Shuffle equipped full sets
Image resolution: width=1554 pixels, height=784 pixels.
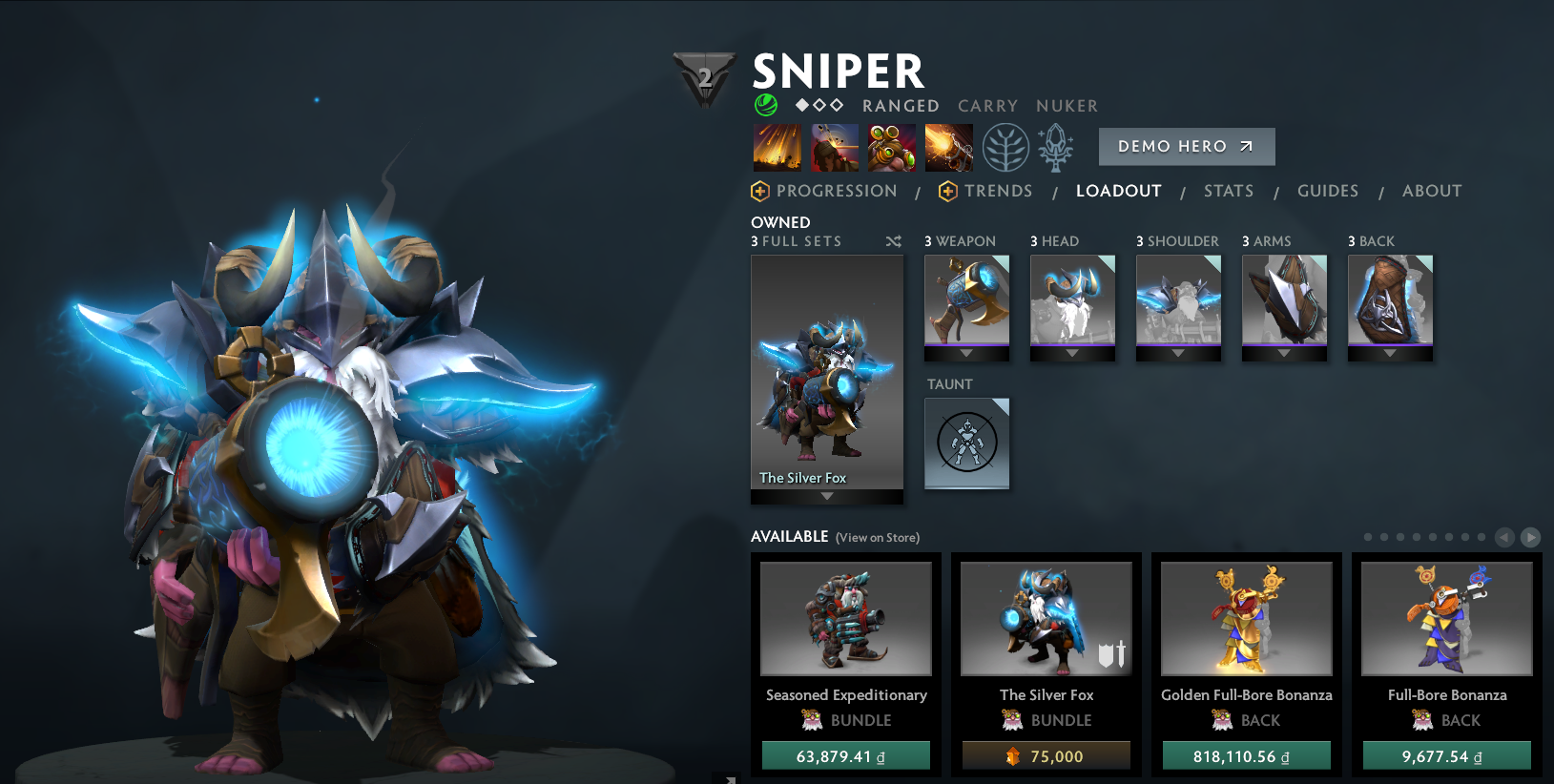pos(894,241)
